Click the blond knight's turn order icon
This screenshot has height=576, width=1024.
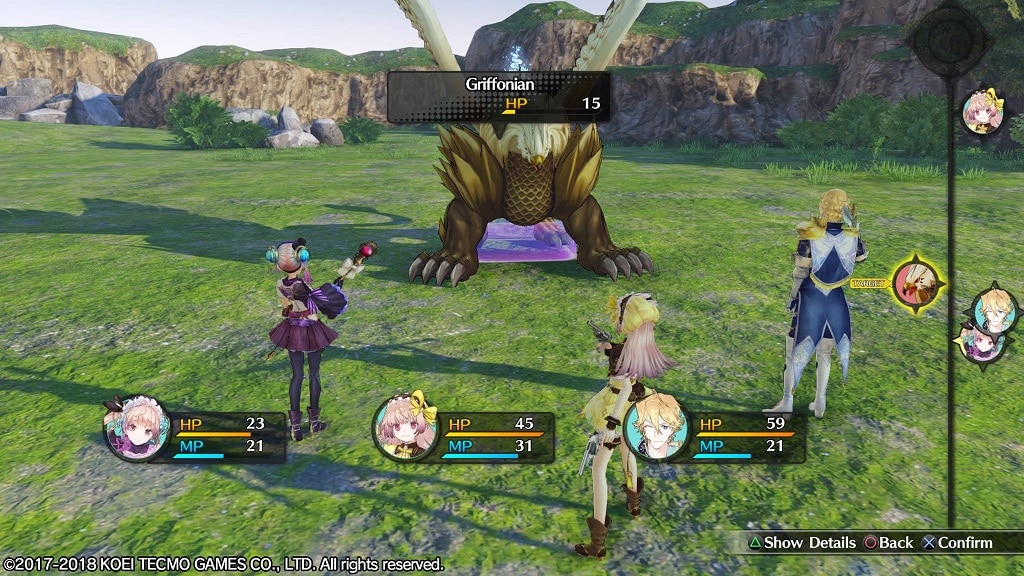click(995, 309)
